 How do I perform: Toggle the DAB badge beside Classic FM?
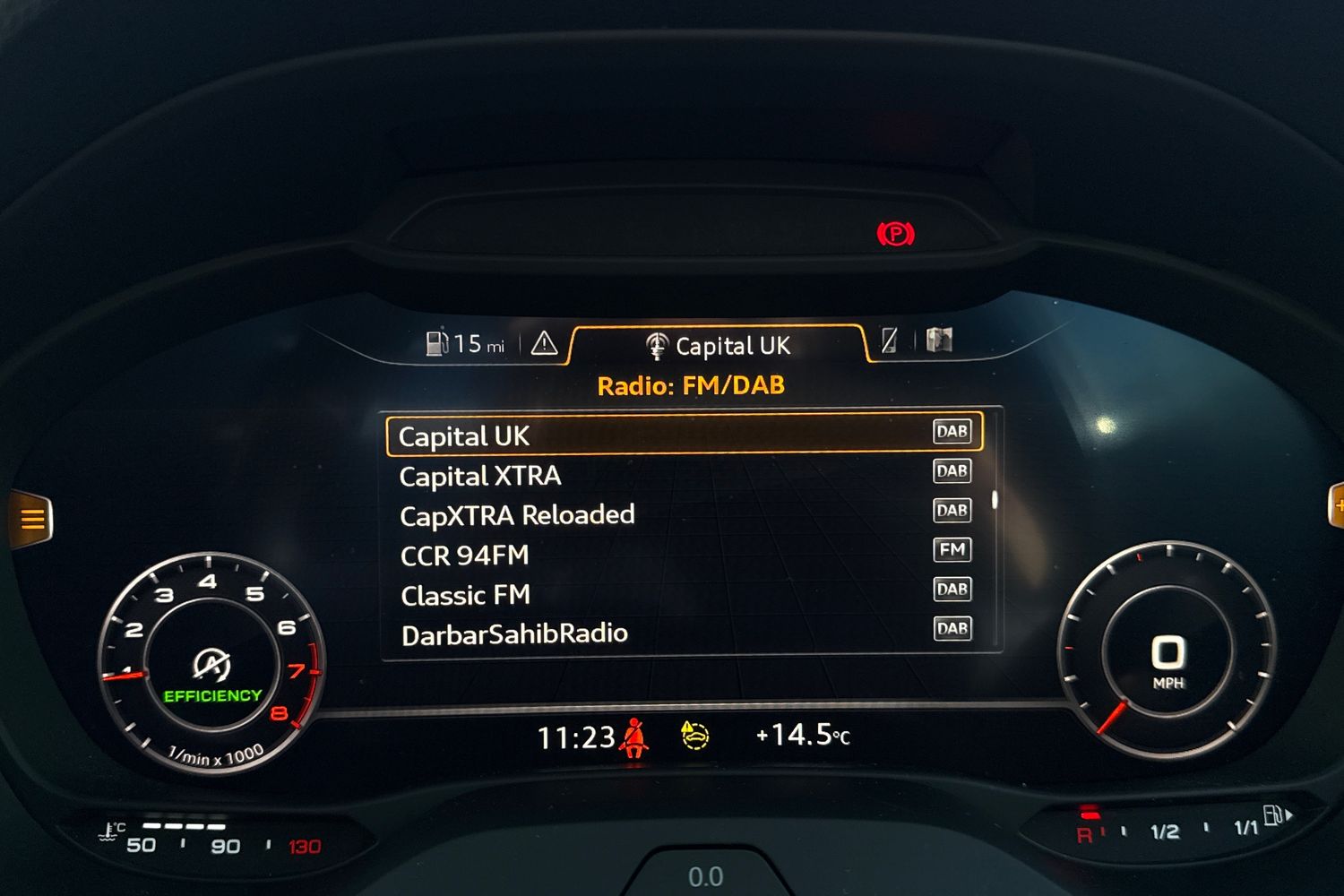pyautogui.click(x=952, y=589)
